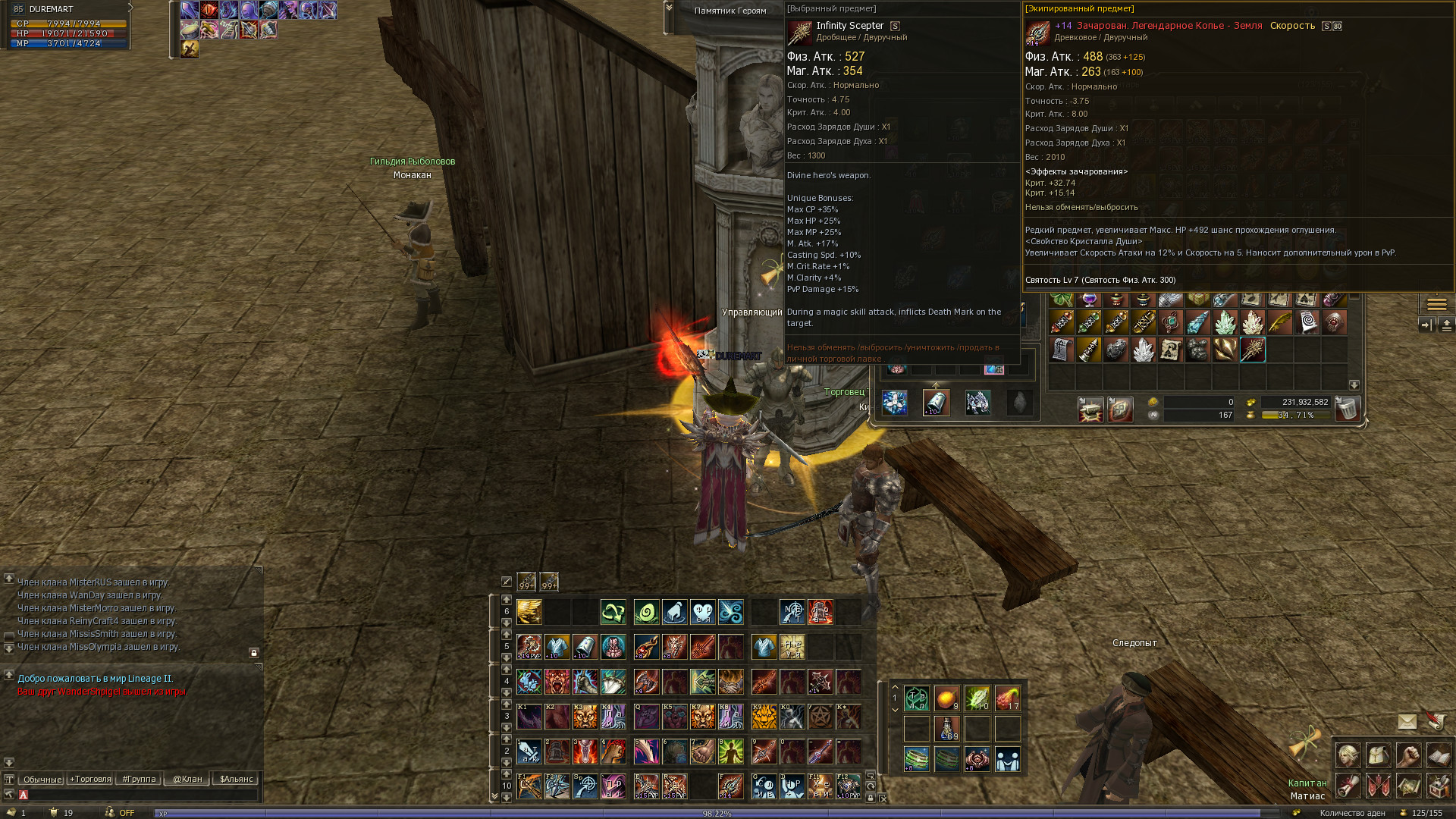Open the character portrait menu icon
Screen dimensions: 1456x819
(1348, 755)
